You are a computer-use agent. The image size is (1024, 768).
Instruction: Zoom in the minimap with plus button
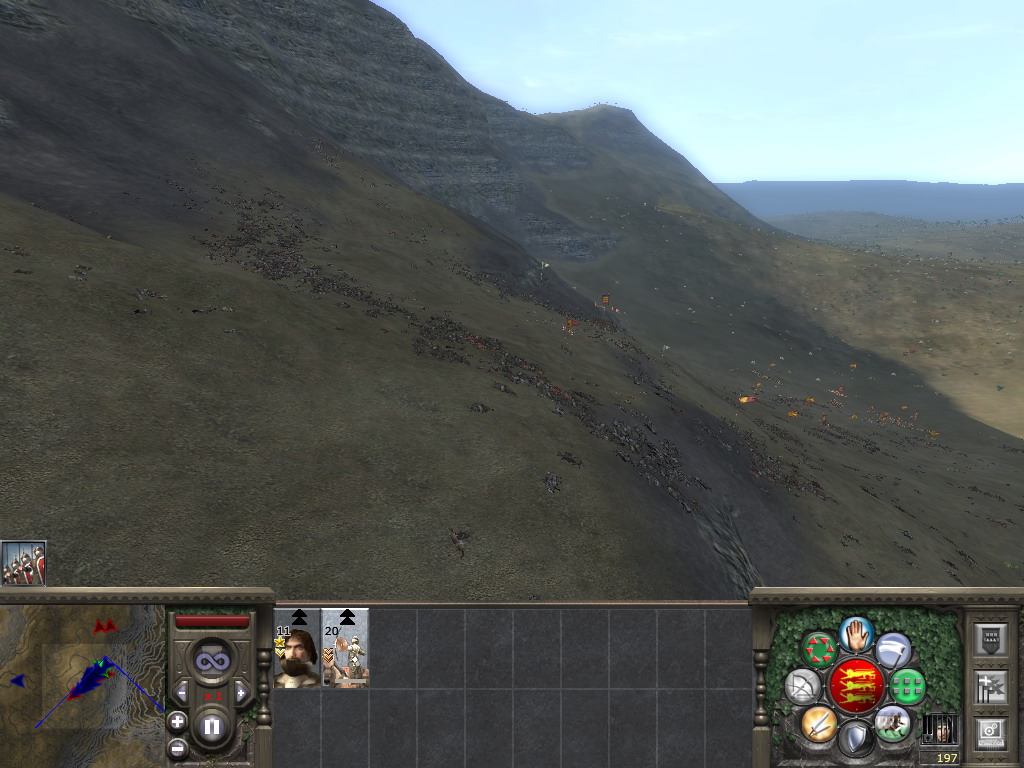pyautogui.click(x=177, y=720)
